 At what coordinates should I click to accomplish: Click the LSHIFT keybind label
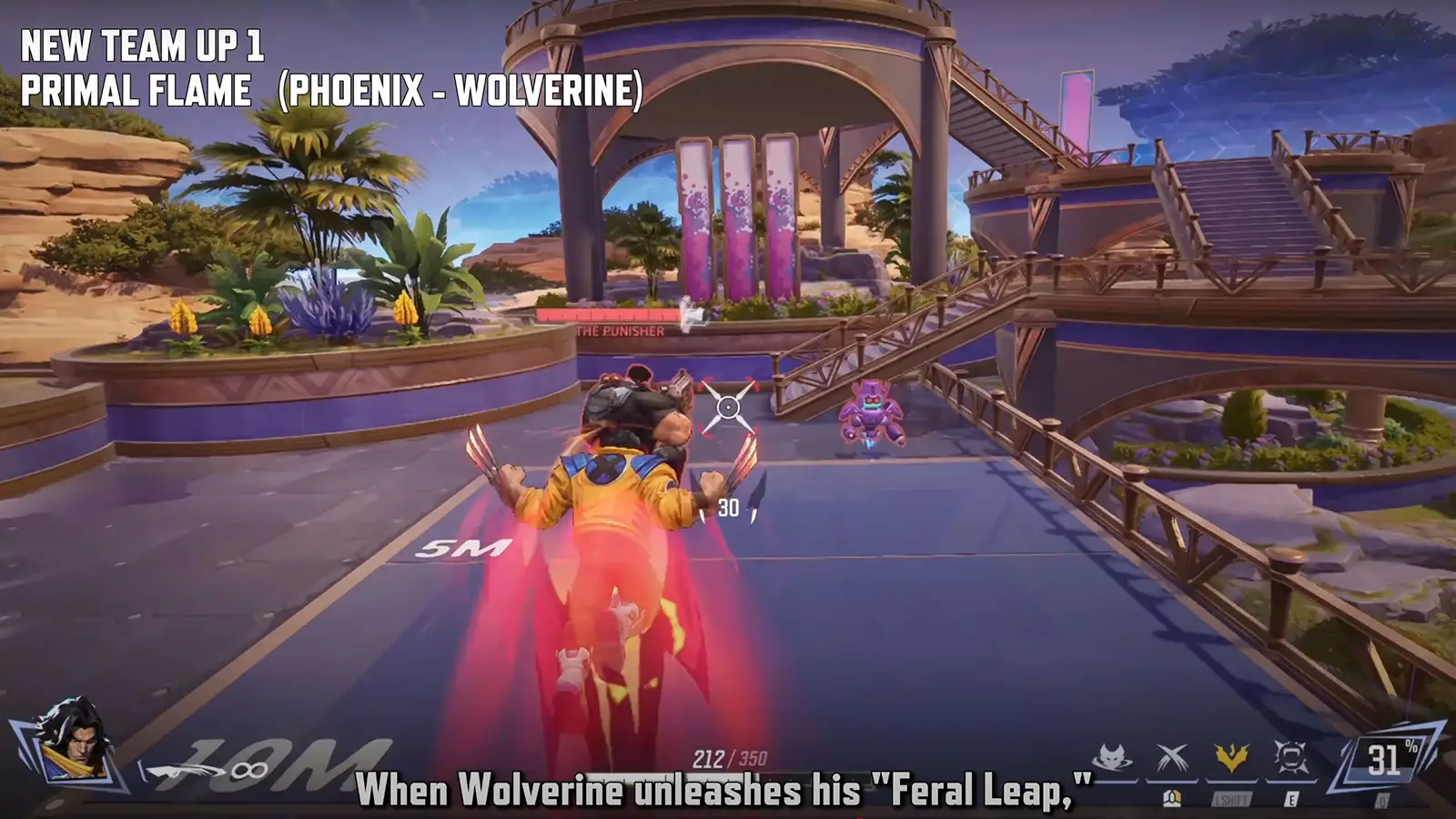(1230, 799)
